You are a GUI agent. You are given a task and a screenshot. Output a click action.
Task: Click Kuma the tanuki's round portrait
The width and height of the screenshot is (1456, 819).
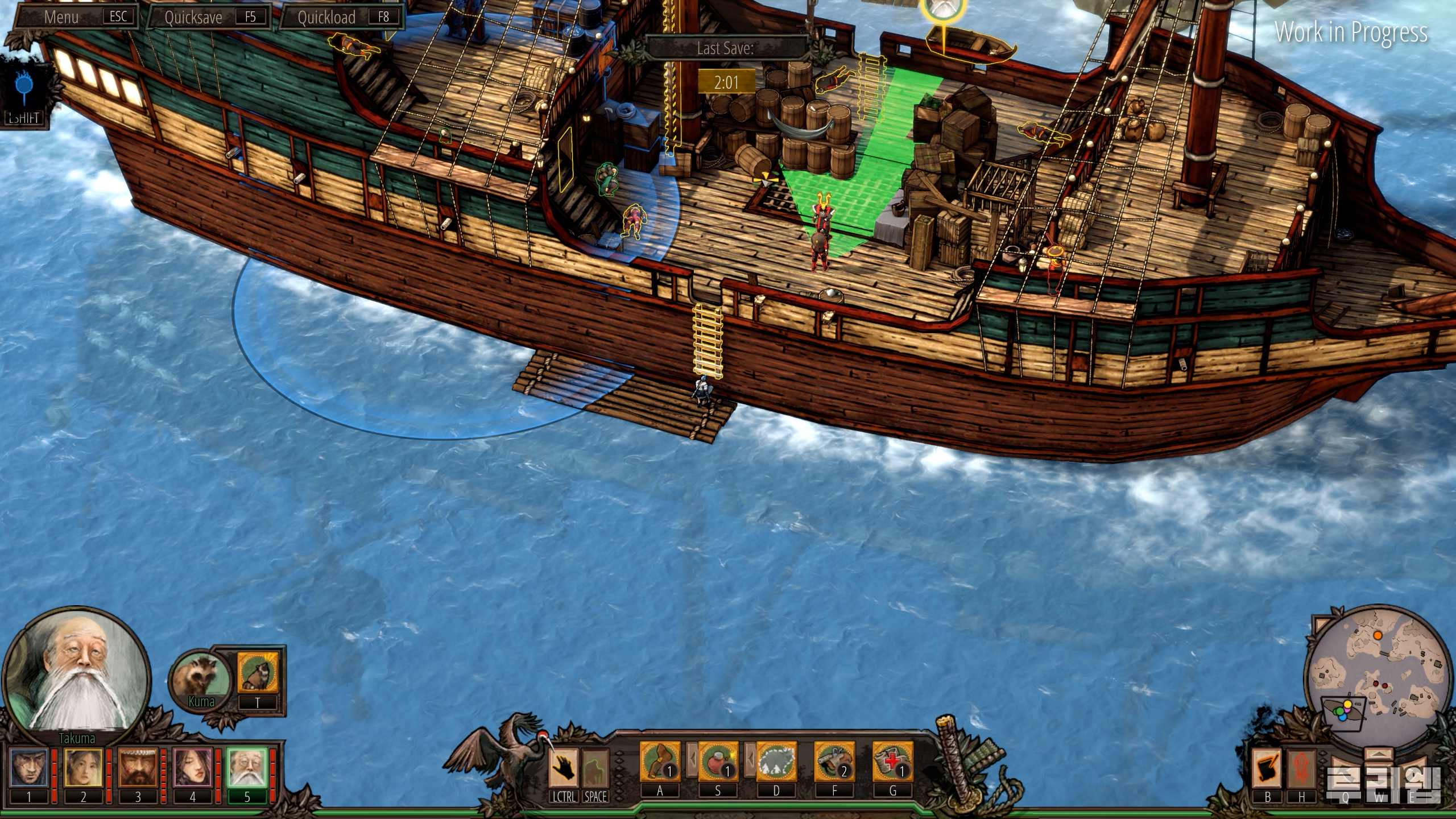201,678
